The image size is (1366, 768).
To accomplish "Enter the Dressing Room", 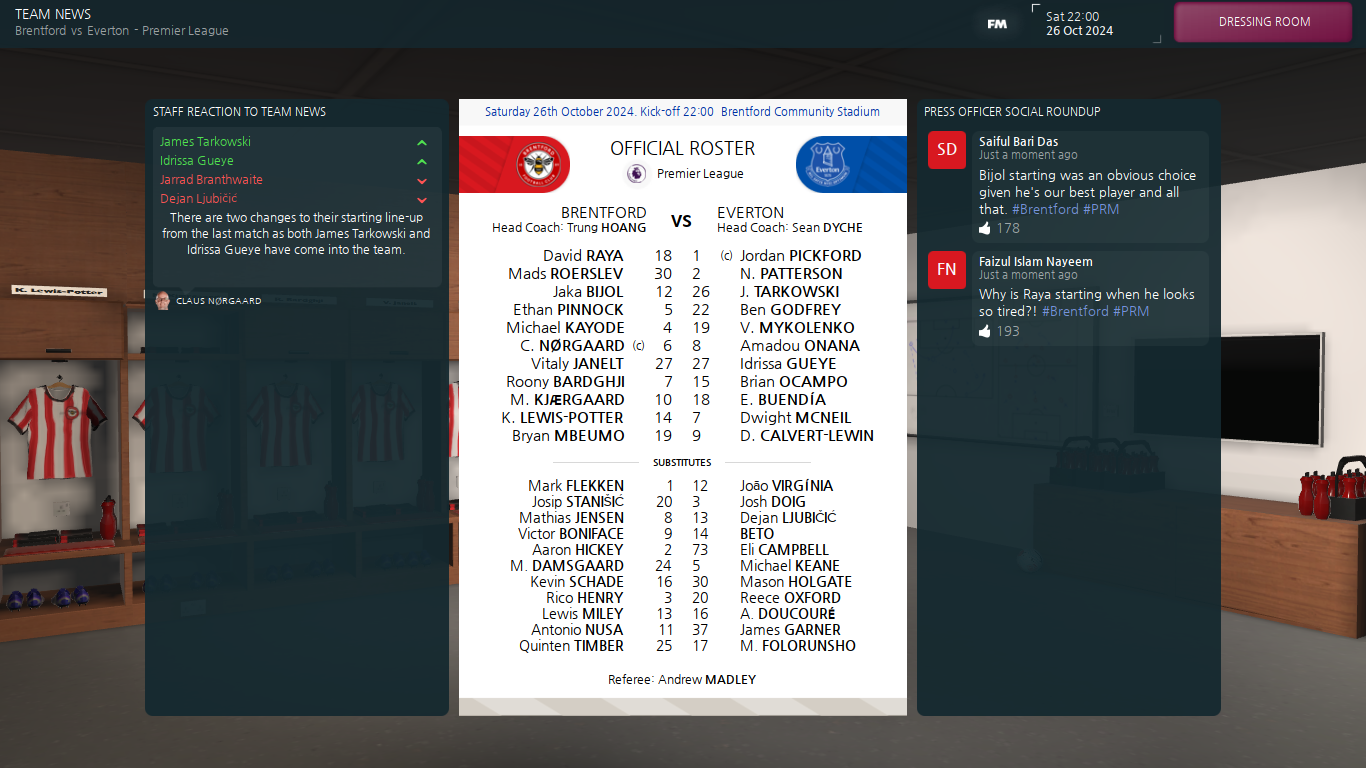I will [1264, 22].
